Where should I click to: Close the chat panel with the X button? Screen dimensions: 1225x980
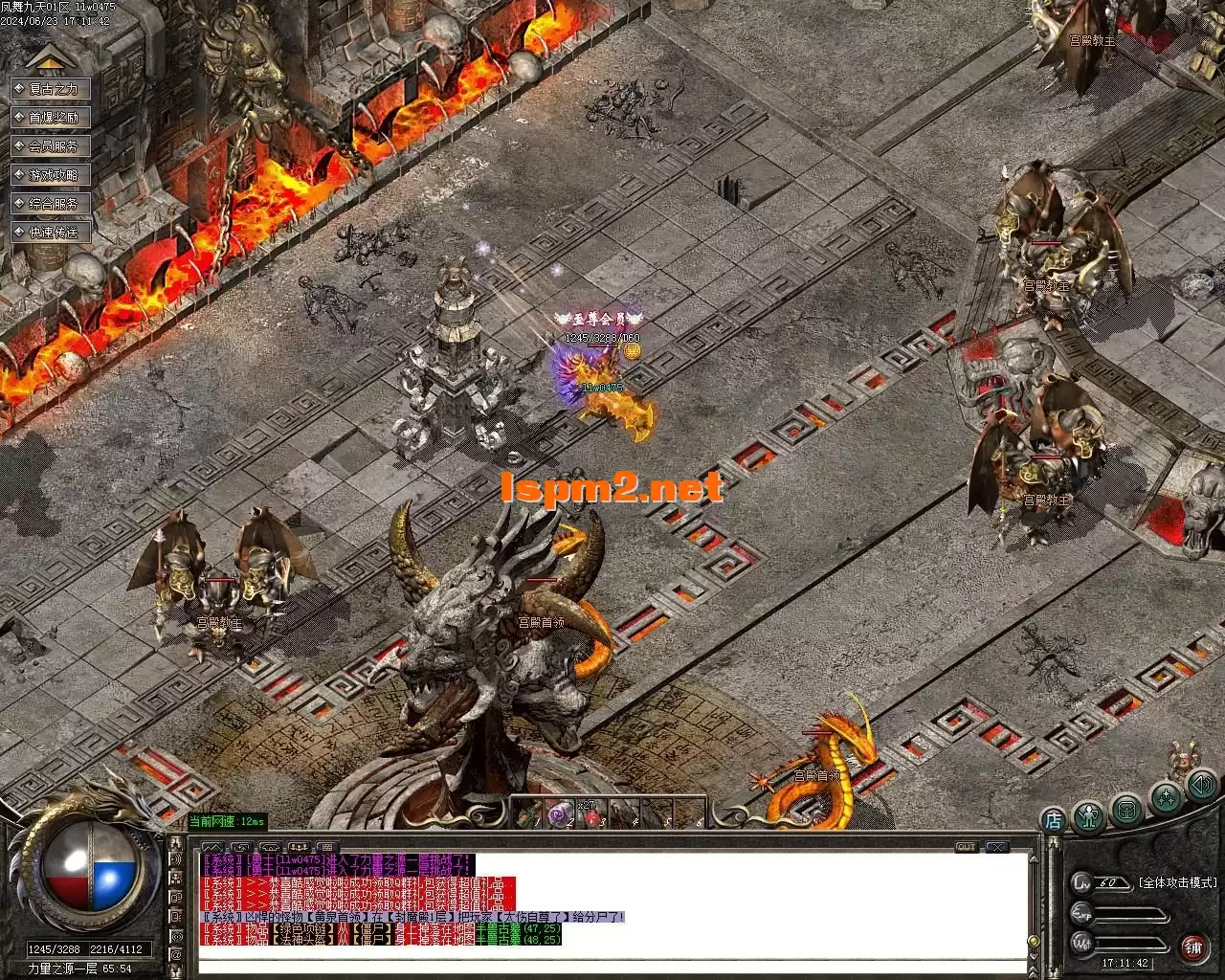pyautogui.click(x=997, y=847)
